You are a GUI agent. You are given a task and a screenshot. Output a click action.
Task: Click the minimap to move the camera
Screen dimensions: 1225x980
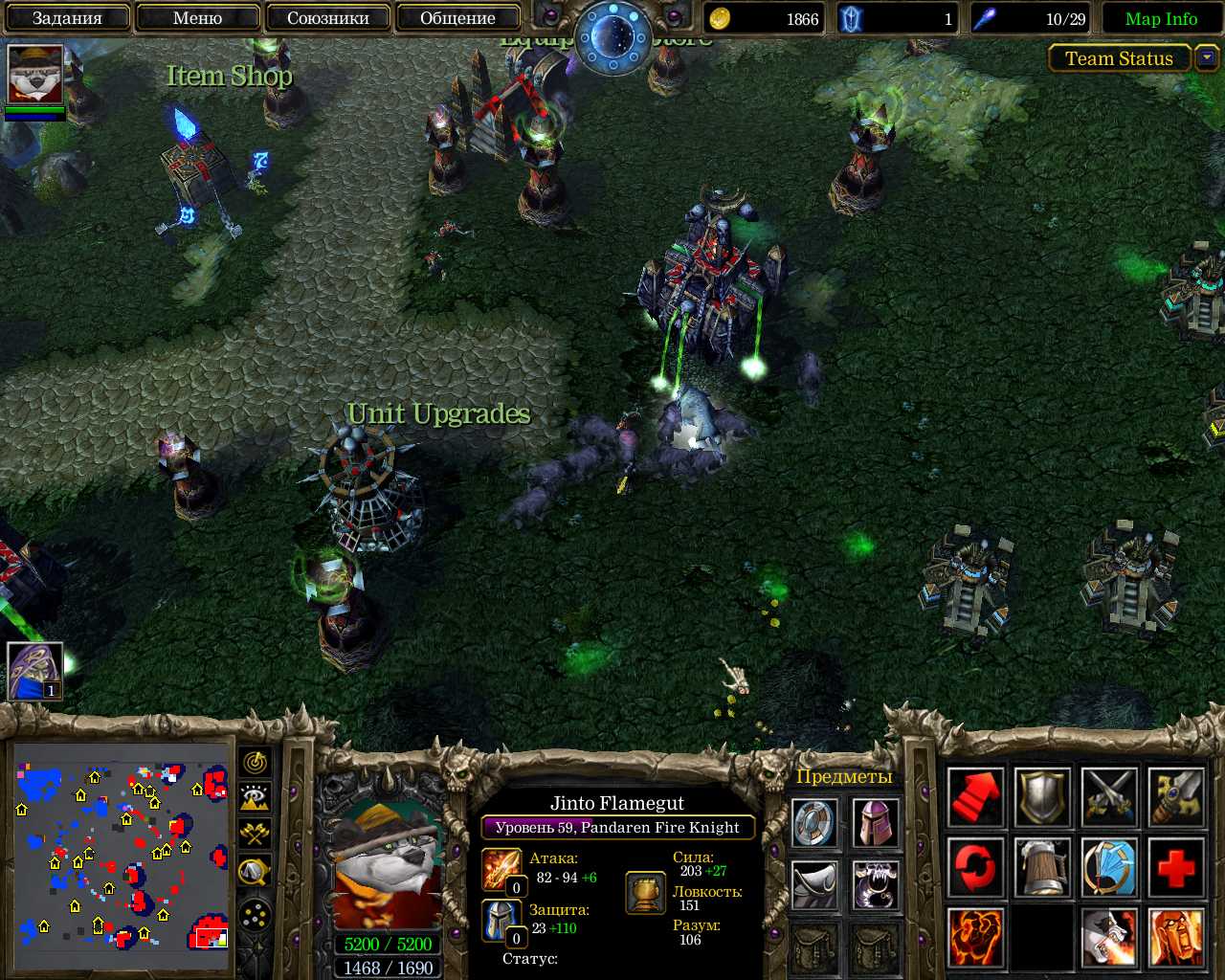(122, 857)
